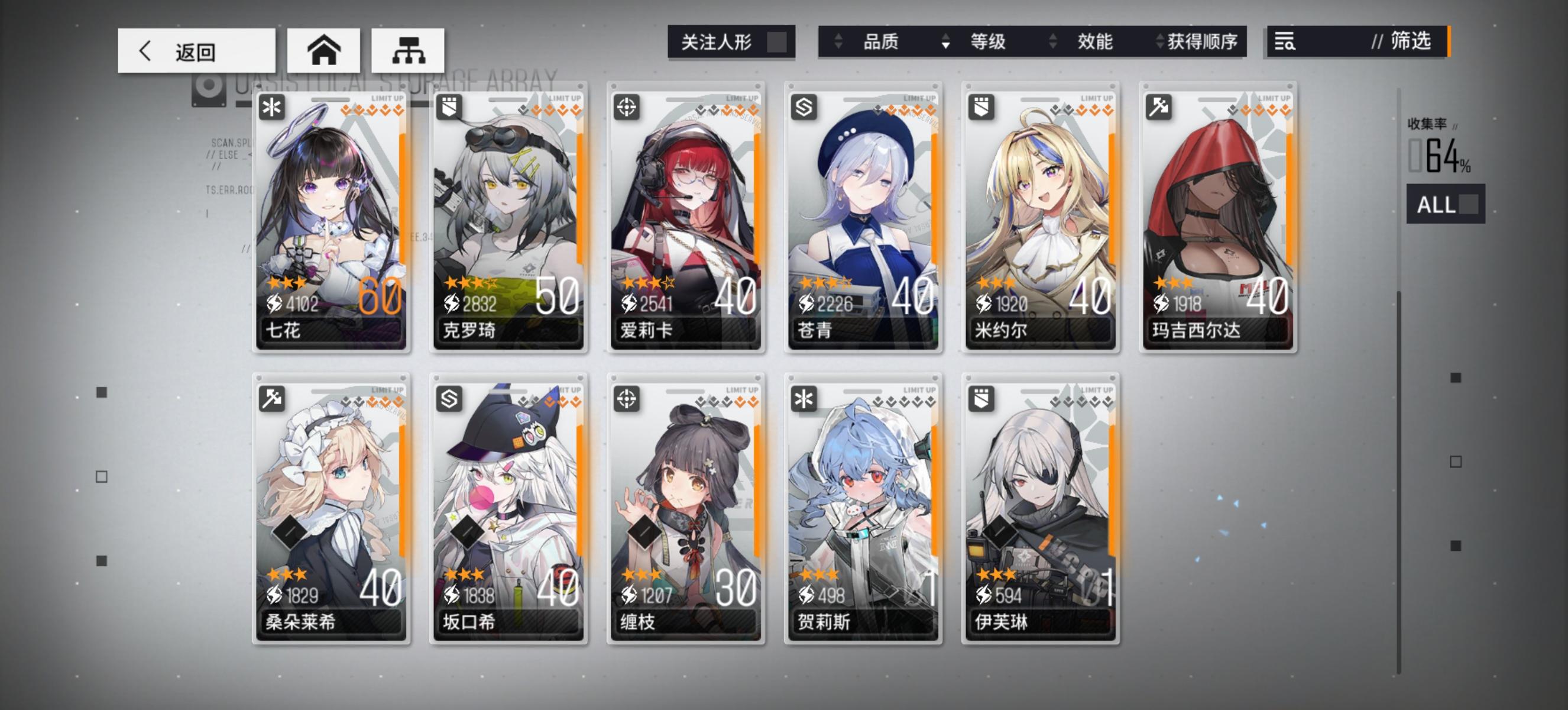Select the crosshair sniper icon on 爱莉卡's card
Screen dimensions: 1568x710
coord(627,108)
